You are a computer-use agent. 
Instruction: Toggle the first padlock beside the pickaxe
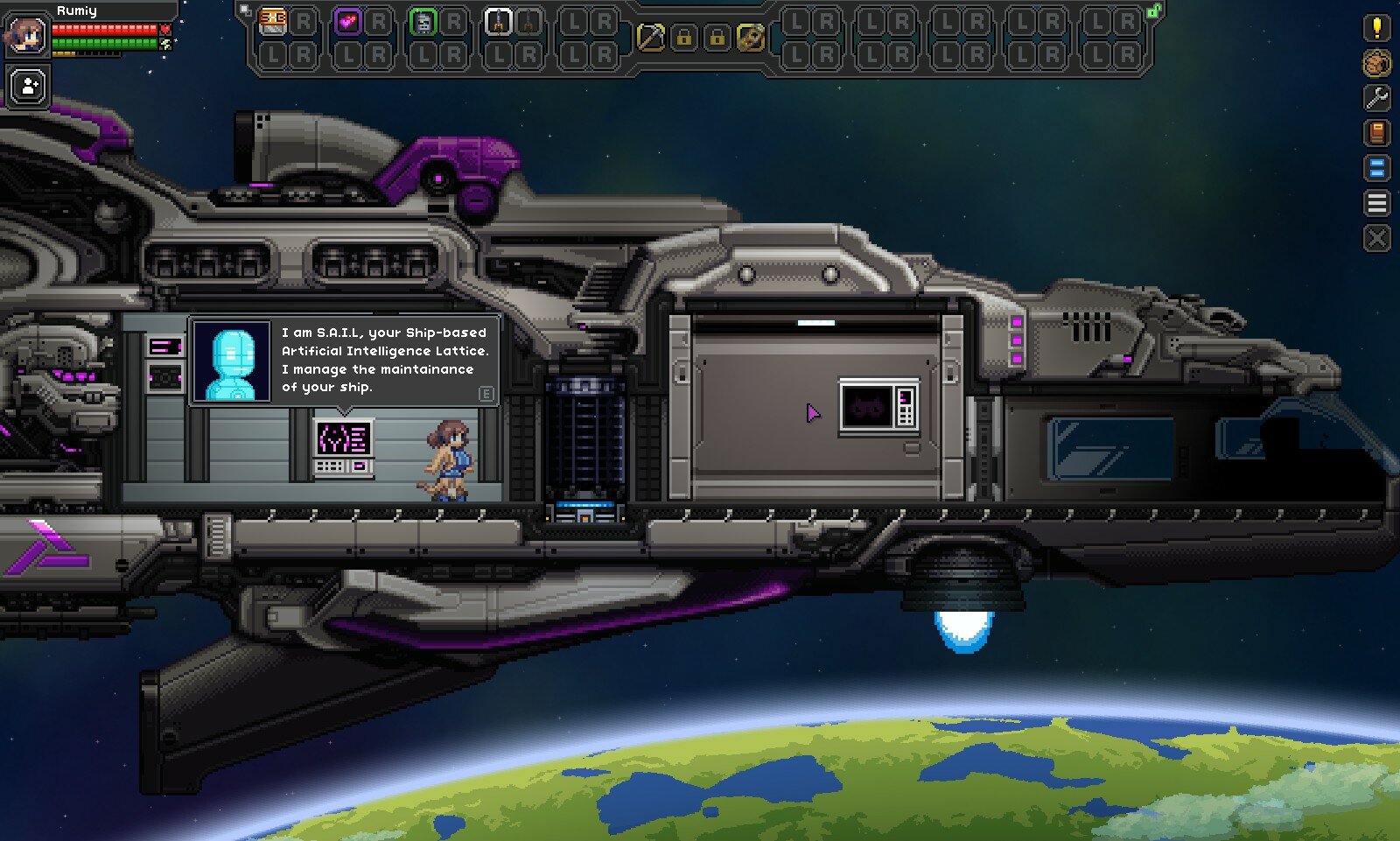coord(685,38)
